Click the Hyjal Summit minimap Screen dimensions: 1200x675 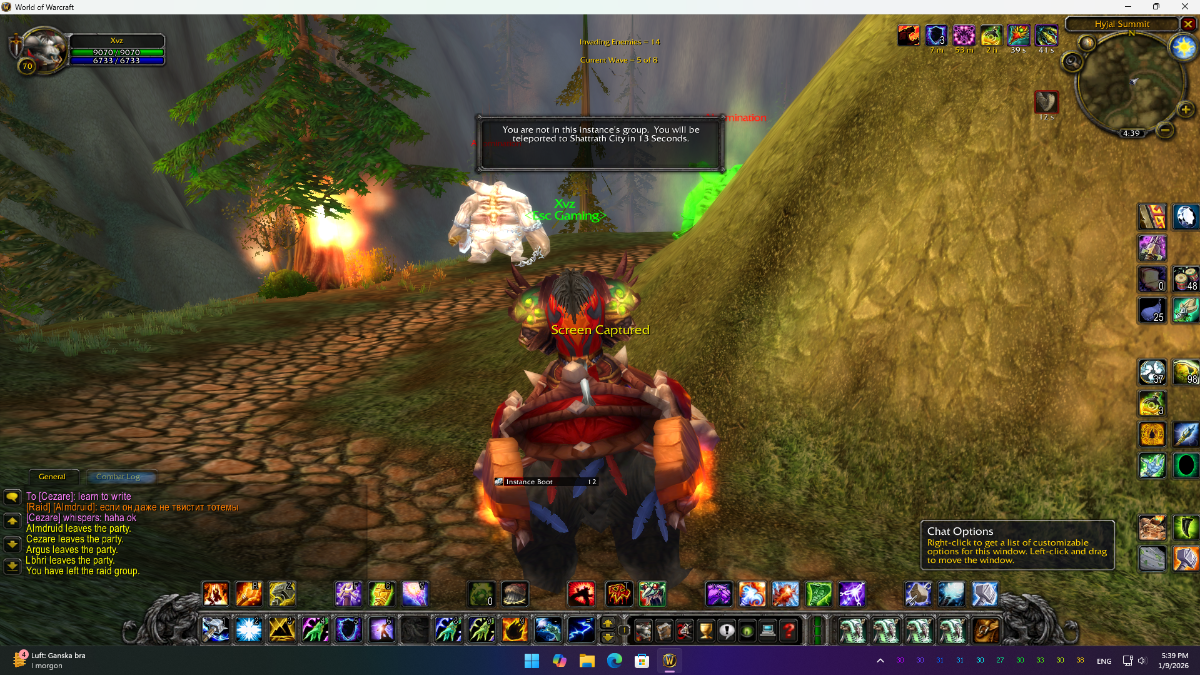click(1126, 85)
